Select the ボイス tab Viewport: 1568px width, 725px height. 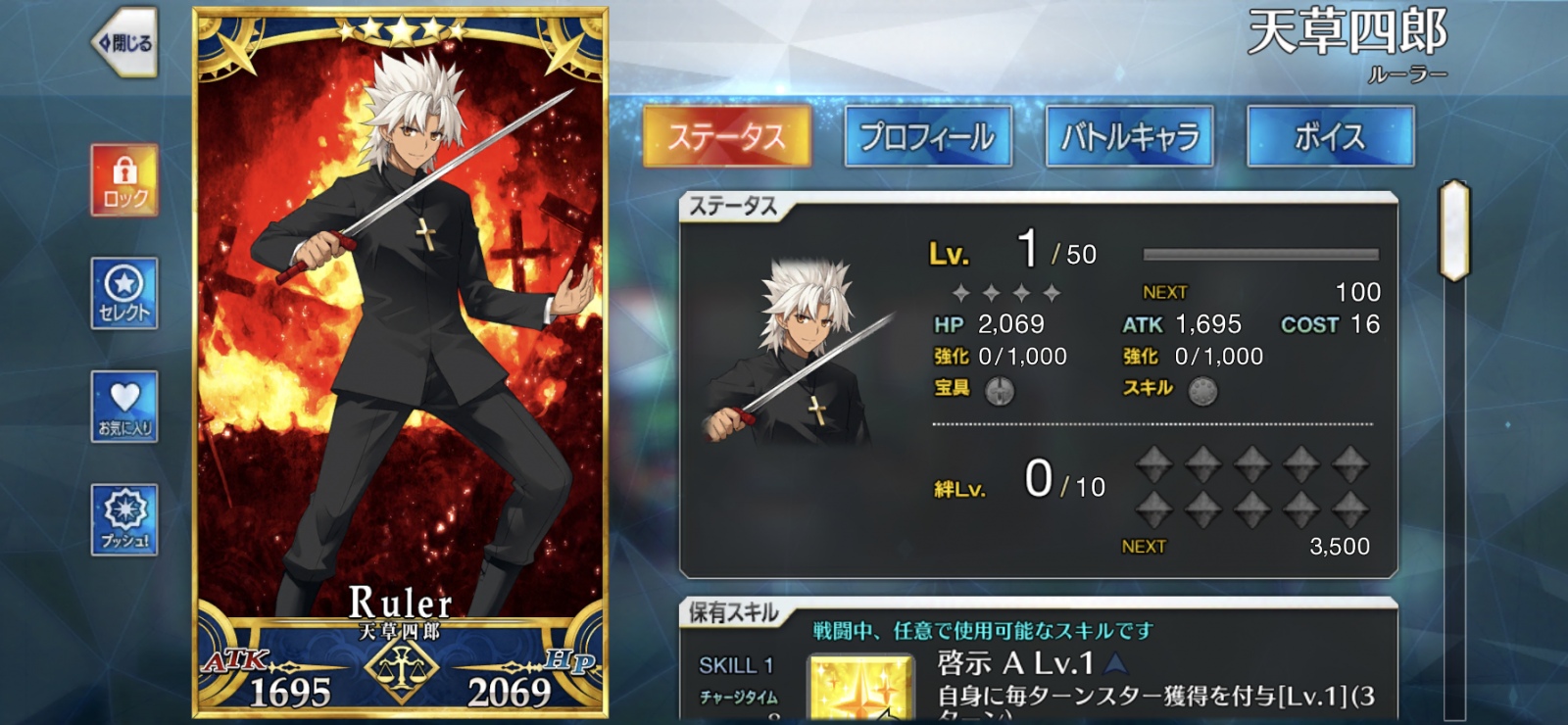[x=1331, y=137]
